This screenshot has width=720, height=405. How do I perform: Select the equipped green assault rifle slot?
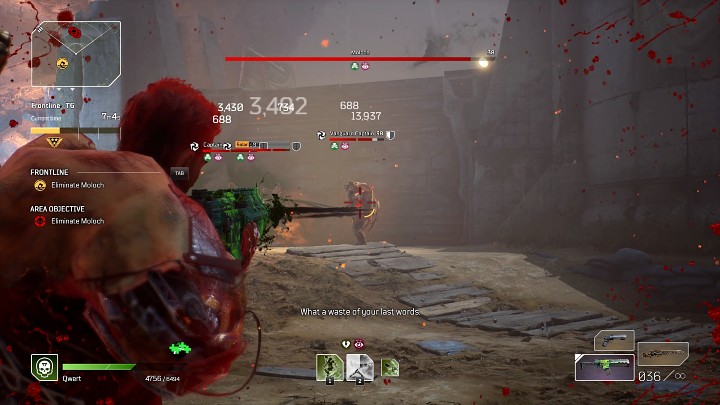604,366
